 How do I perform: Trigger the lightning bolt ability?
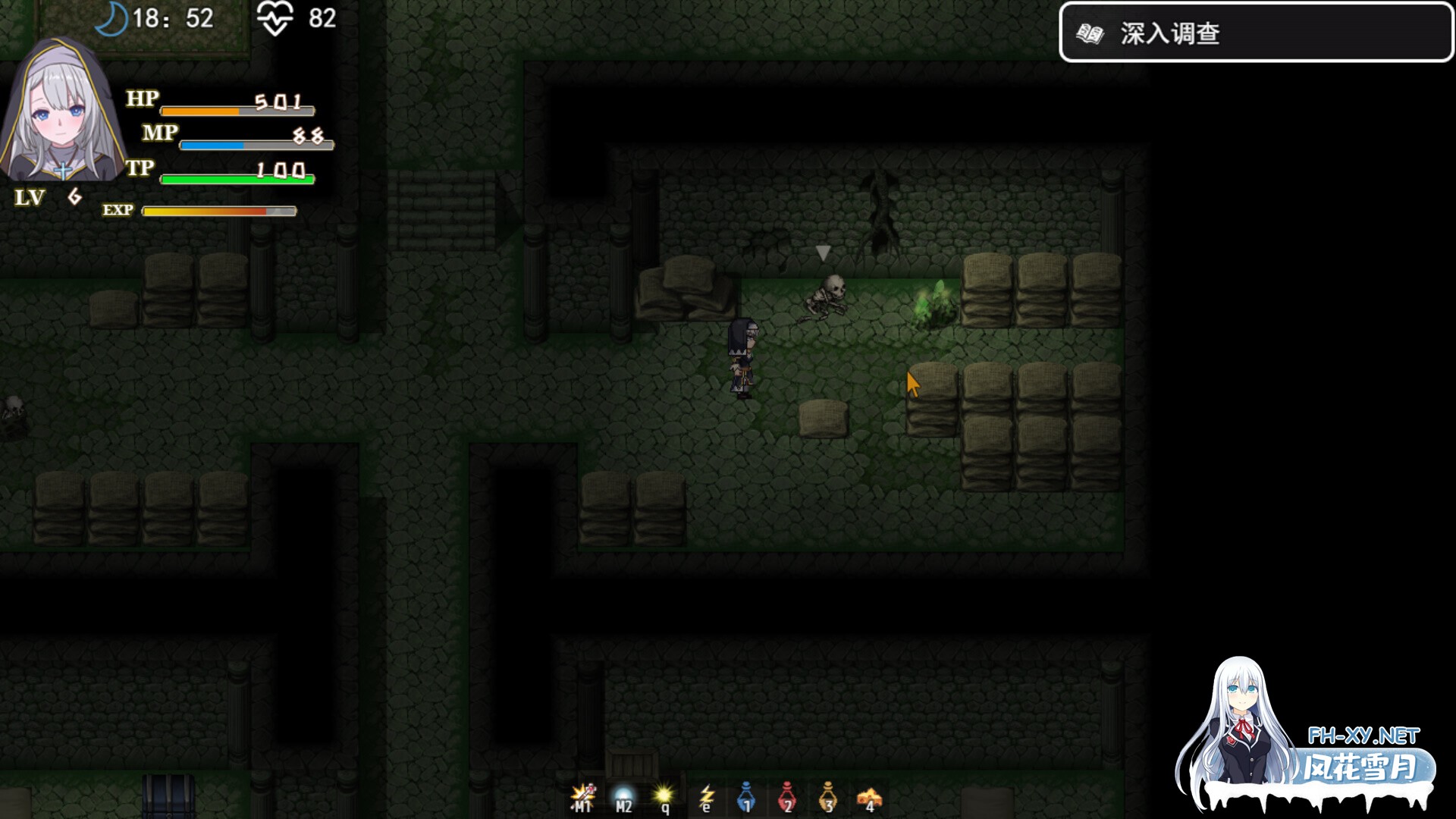[x=706, y=796]
